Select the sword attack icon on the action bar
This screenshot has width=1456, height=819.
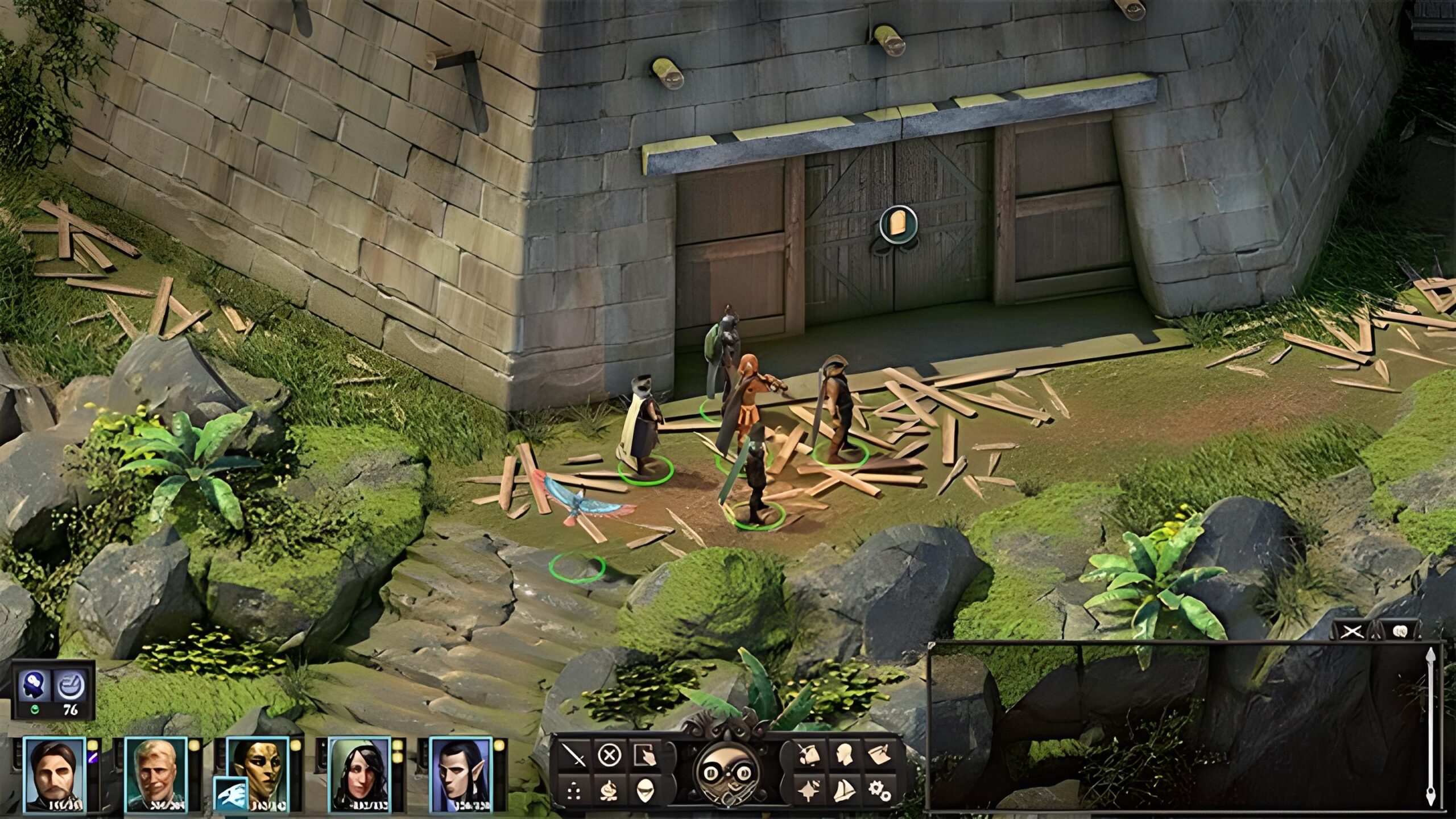click(x=574, y=755)
